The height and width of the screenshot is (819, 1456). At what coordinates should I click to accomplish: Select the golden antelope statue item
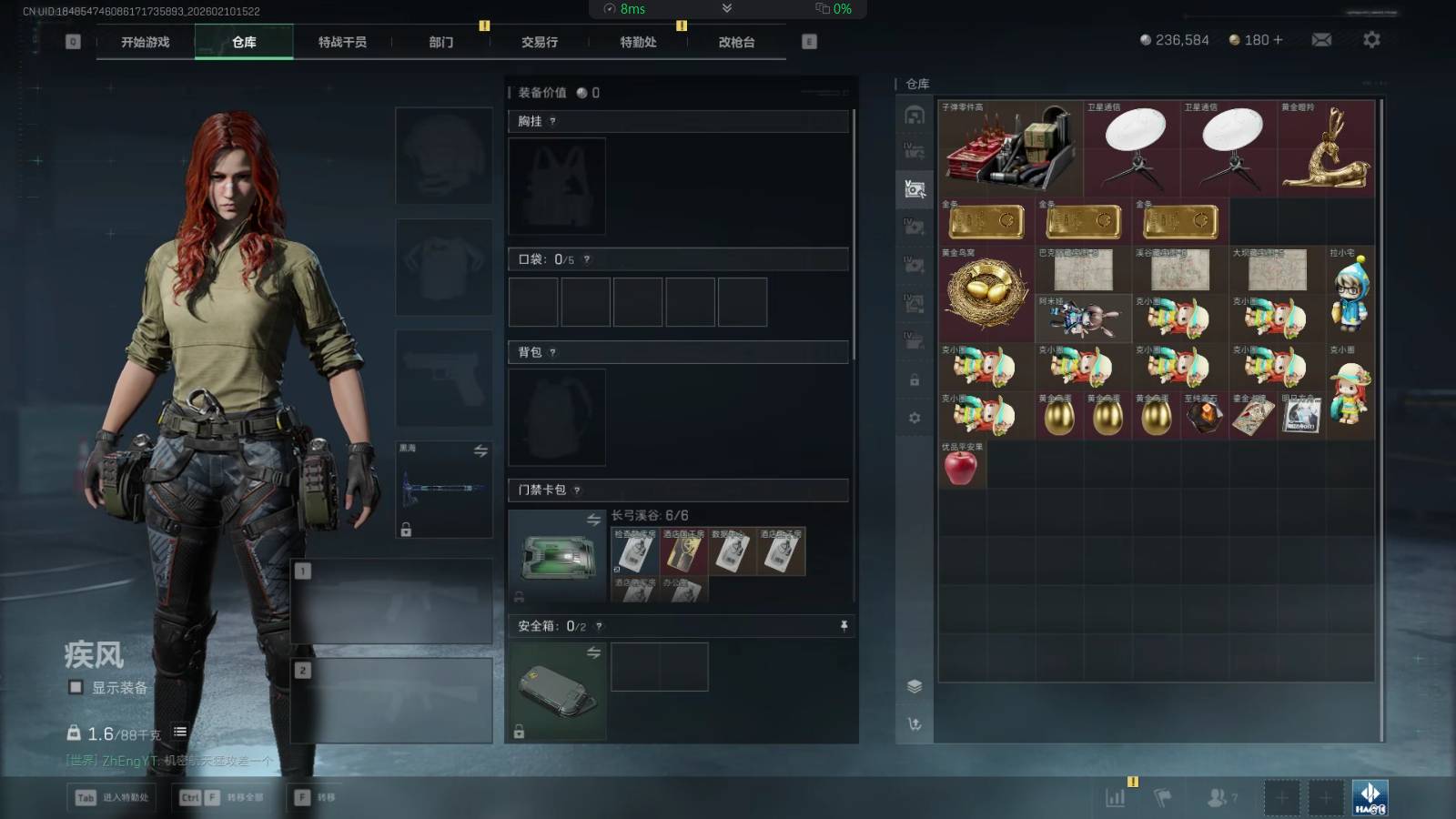(1325, 149)
